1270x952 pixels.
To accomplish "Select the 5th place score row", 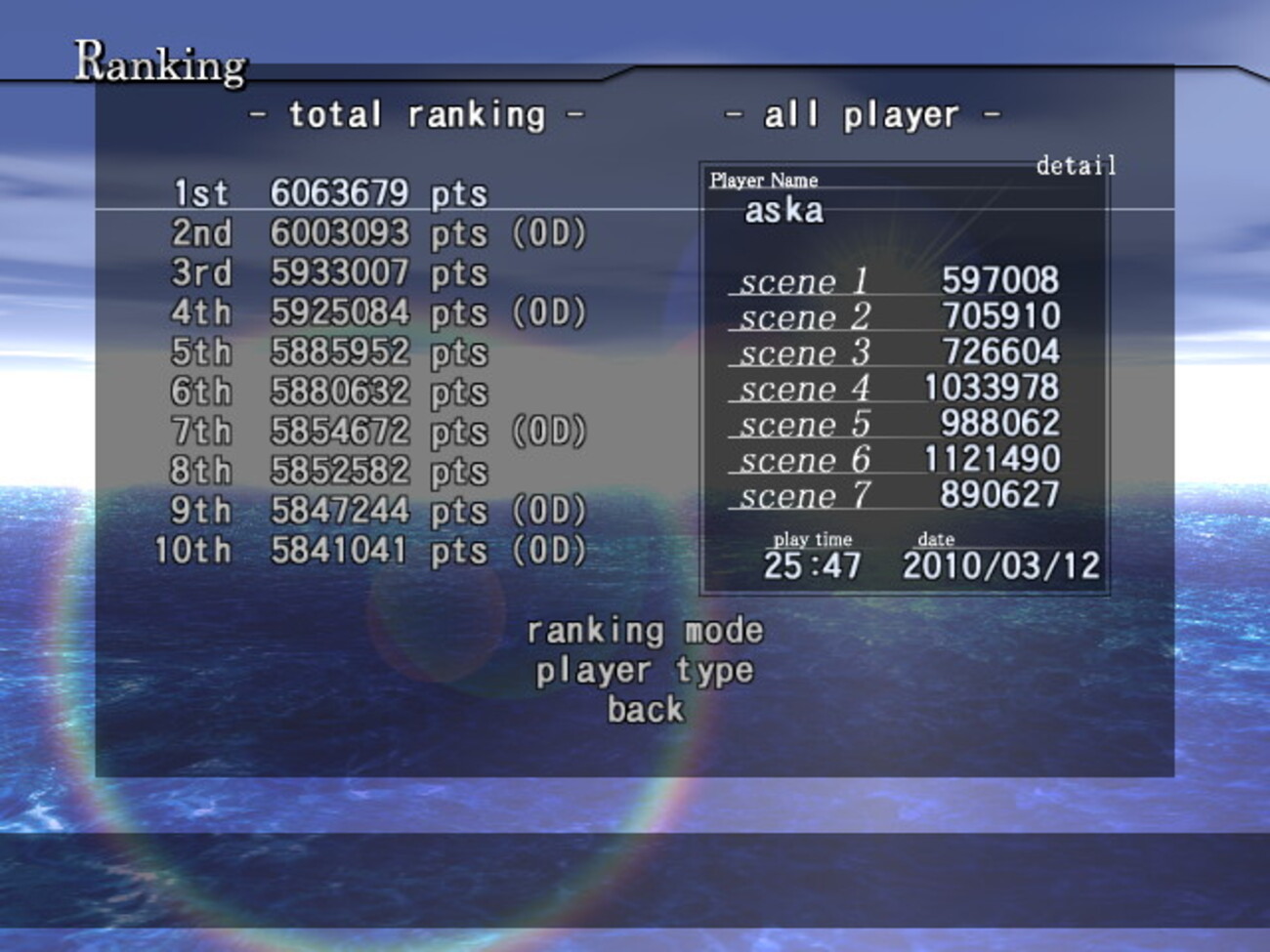I will pos(329,352).
